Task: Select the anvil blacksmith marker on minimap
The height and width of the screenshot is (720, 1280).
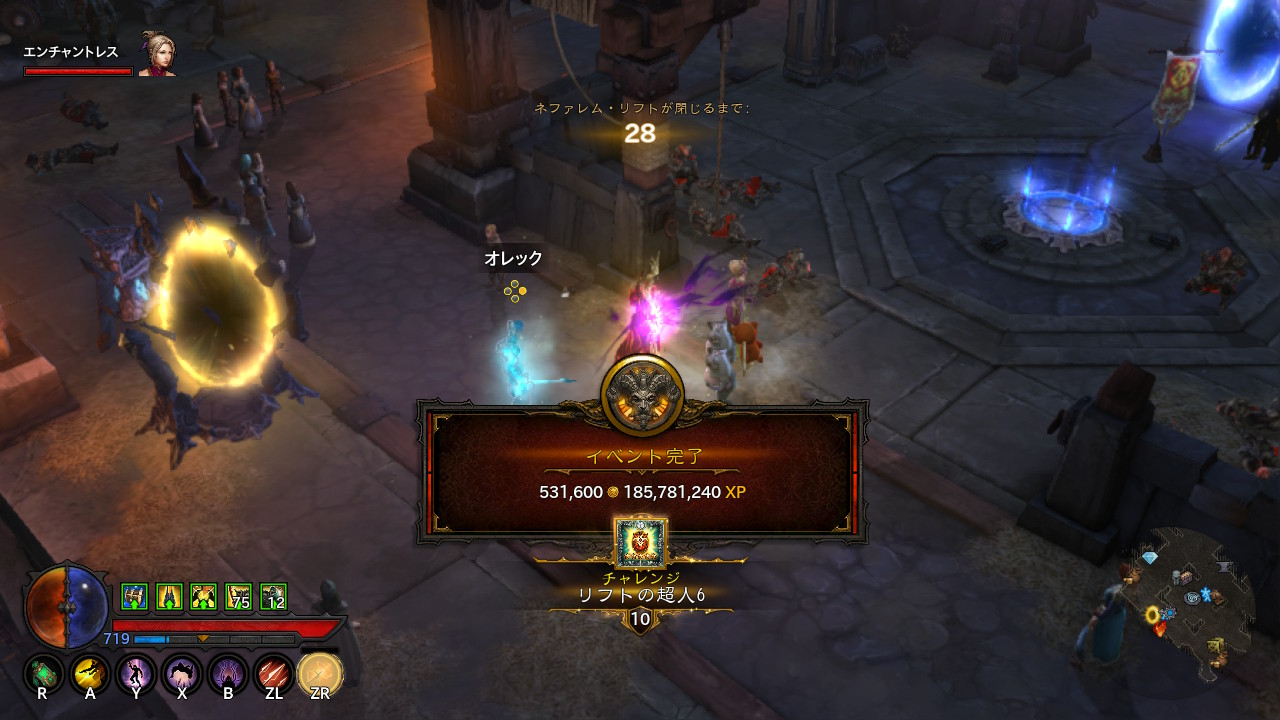Action: (x=1223, y=568)
